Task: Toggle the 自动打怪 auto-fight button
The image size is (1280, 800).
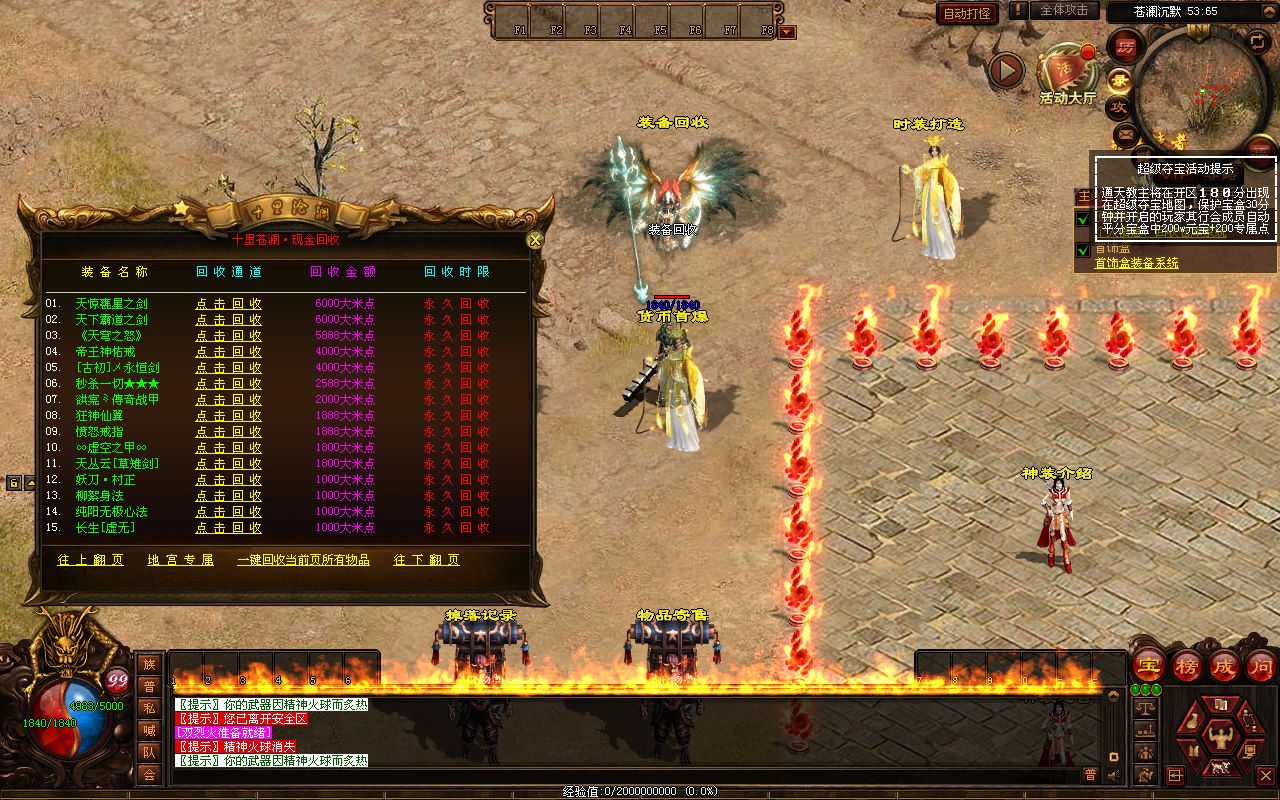Action: (967, 13)
